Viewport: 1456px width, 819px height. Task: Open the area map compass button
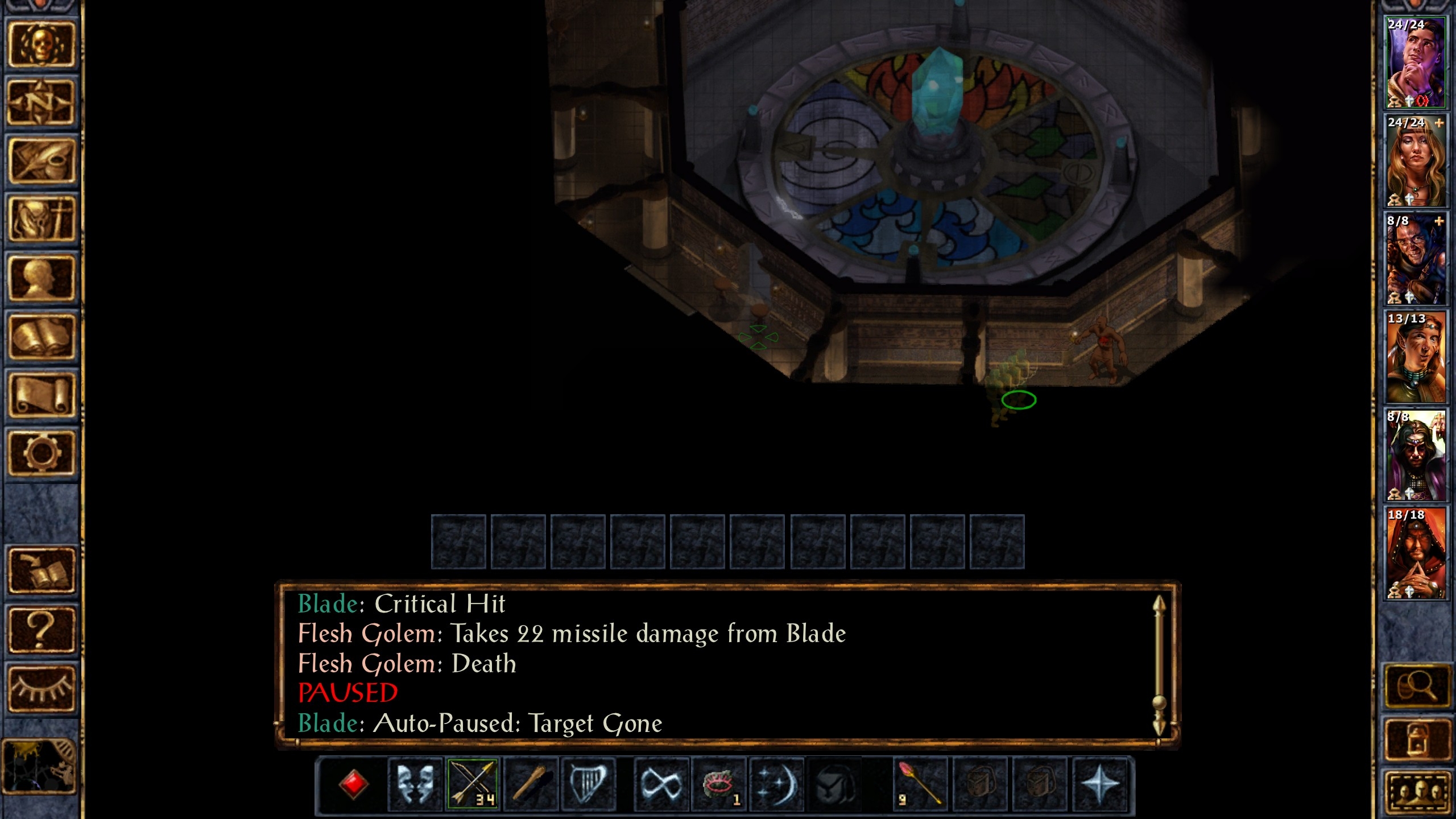(41, 102)
